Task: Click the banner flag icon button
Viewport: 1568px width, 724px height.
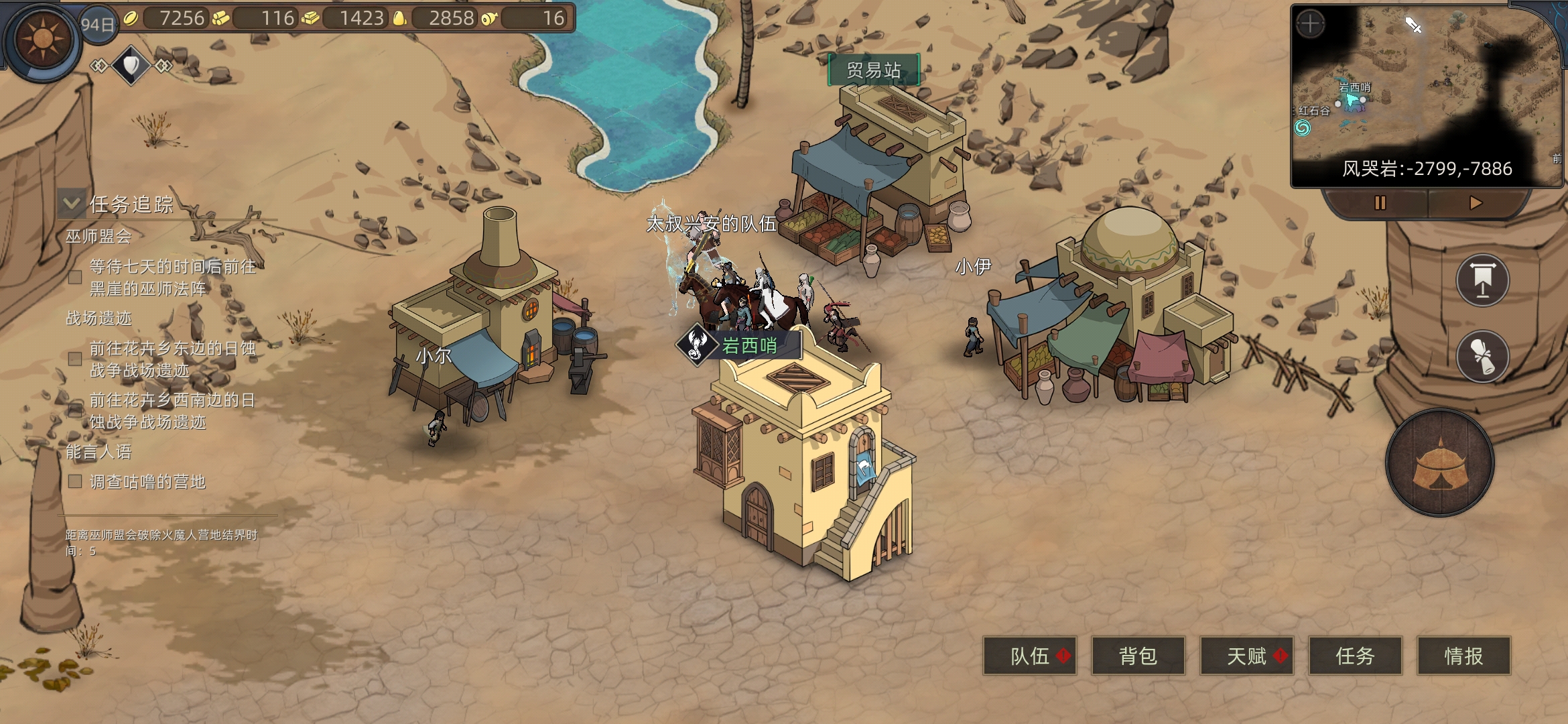Action: [1482, 280]
